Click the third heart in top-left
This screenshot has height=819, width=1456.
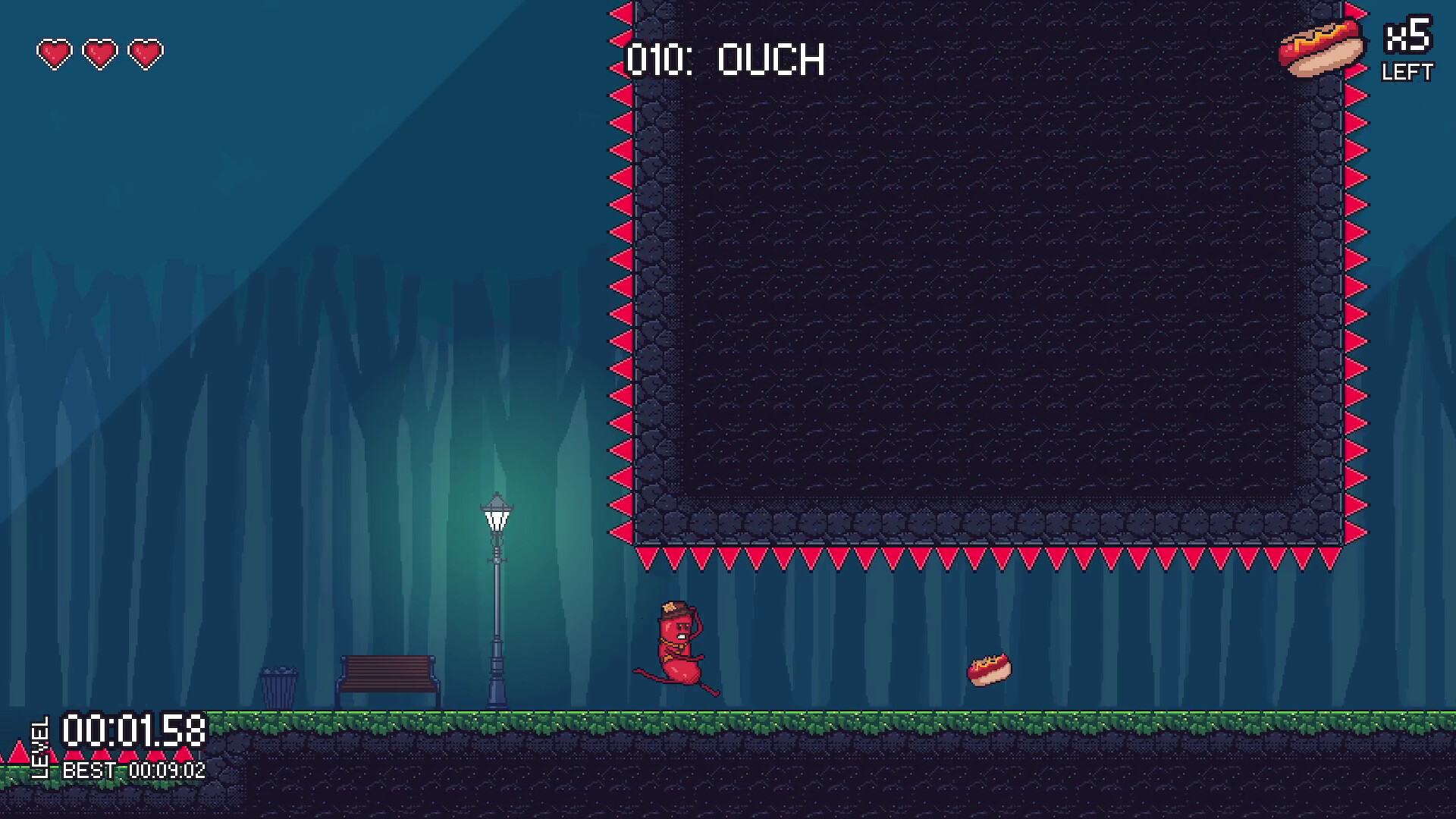click(x=144, y=53)
